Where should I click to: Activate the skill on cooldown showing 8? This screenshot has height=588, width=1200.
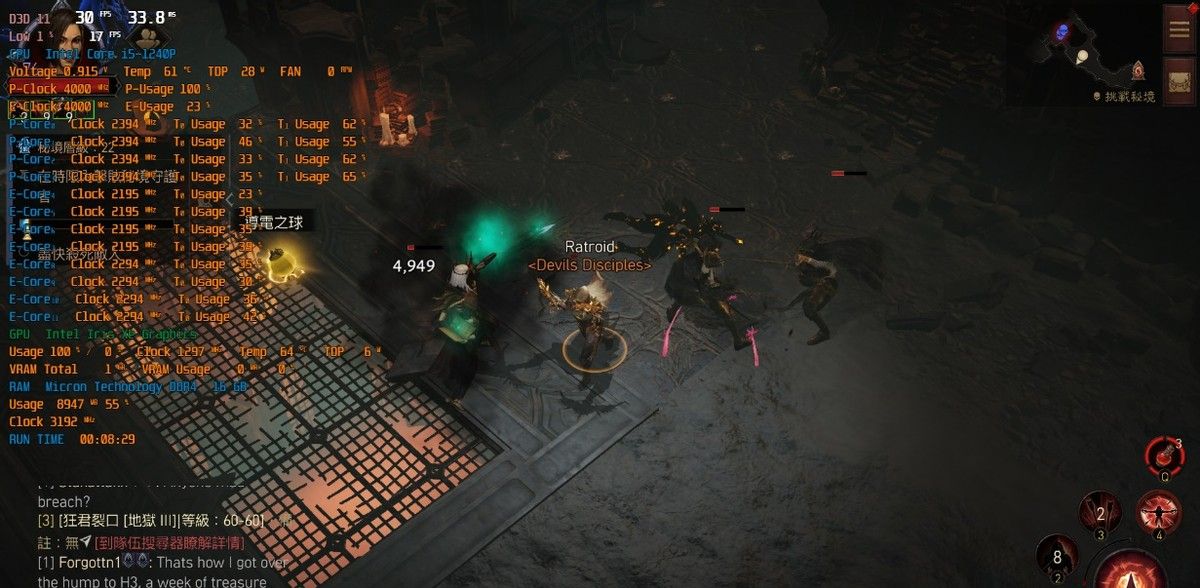click(x=1056, y=556)
